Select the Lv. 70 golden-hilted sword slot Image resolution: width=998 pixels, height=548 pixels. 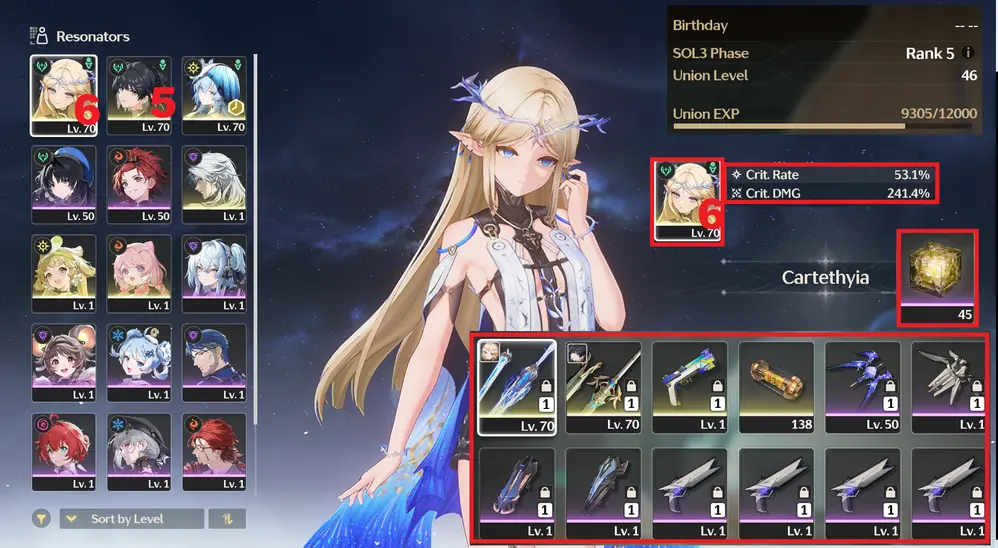point(602,387)
